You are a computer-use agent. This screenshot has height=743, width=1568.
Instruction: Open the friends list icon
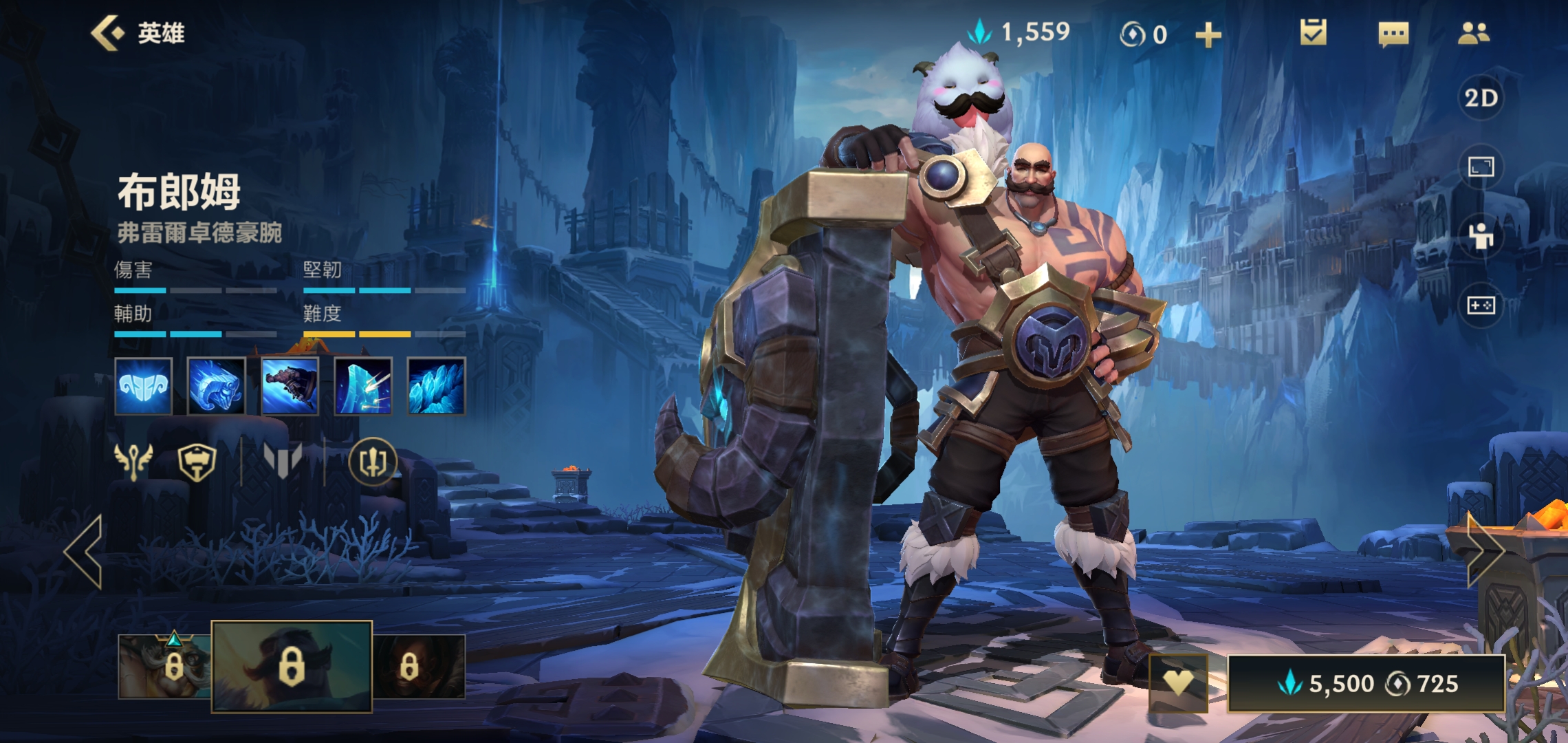click(1473, 33)
